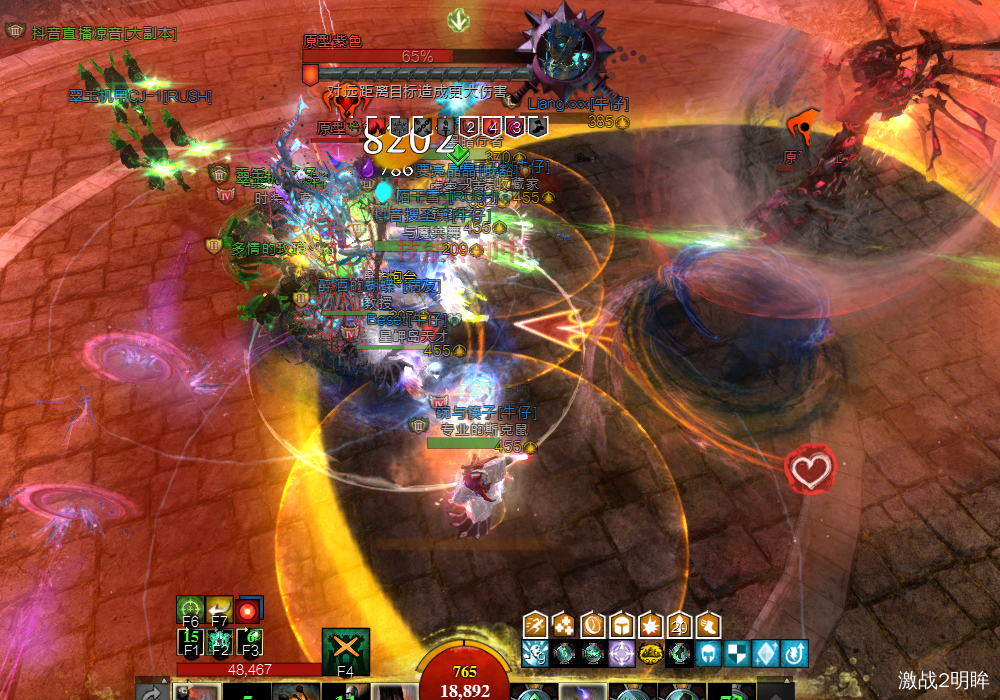Inspect the orange plus-signs regeneration boon
1000x700 pixels.
[x=565, y=626]
